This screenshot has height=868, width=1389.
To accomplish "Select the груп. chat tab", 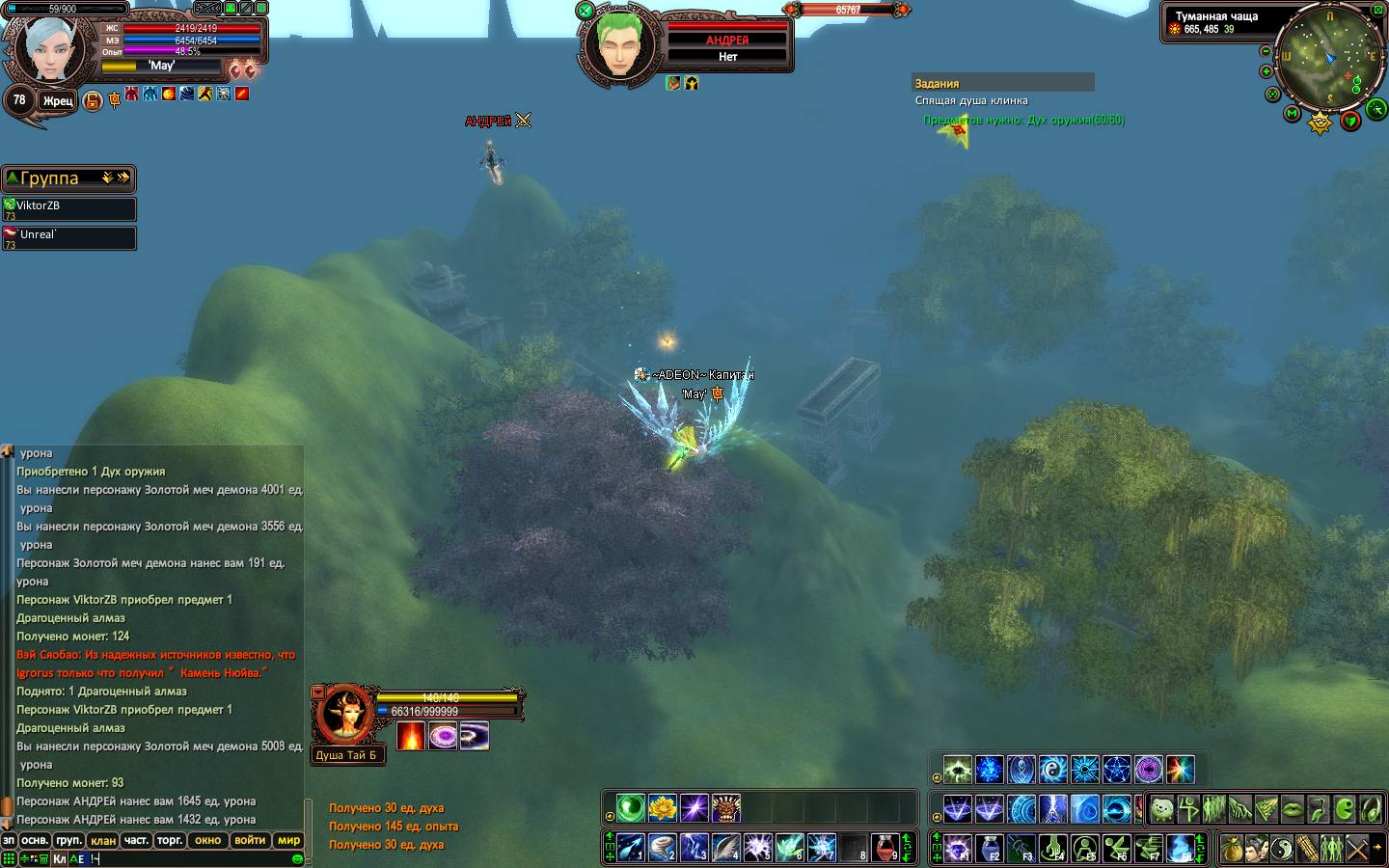I will (x=68, y=840).
